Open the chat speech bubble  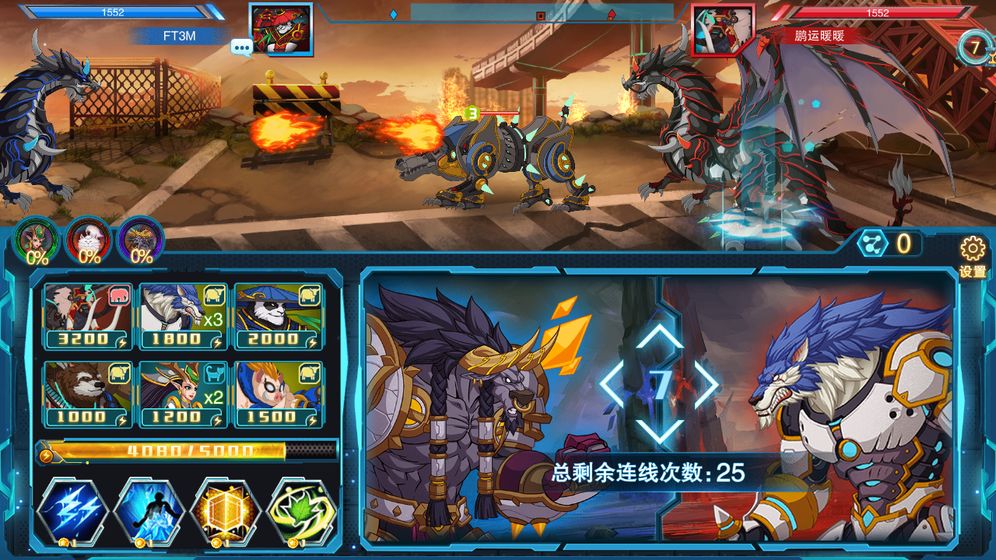241,46
